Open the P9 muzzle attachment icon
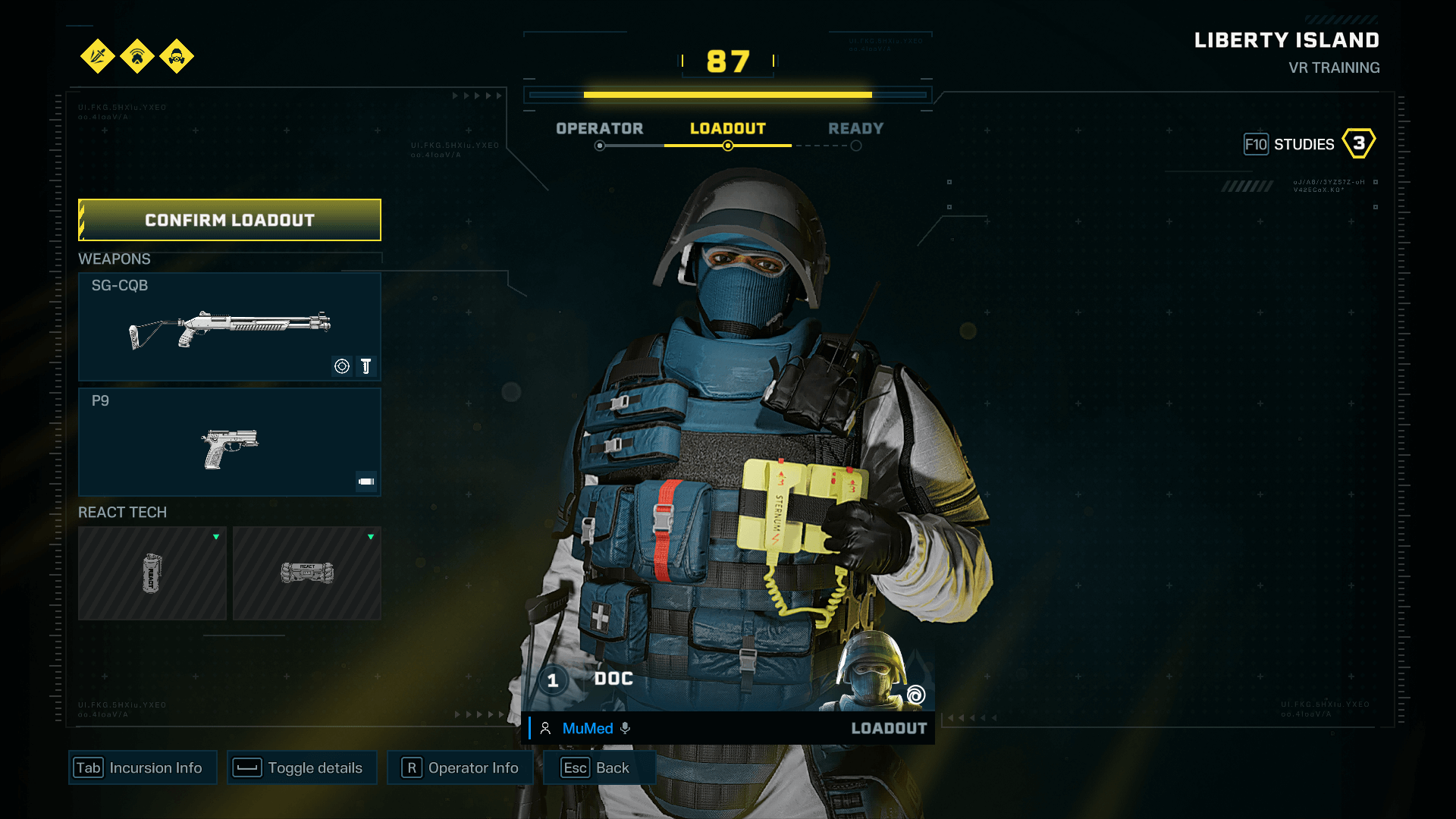The width and height of the screenshot is (1456, 819). coord(366,480)
